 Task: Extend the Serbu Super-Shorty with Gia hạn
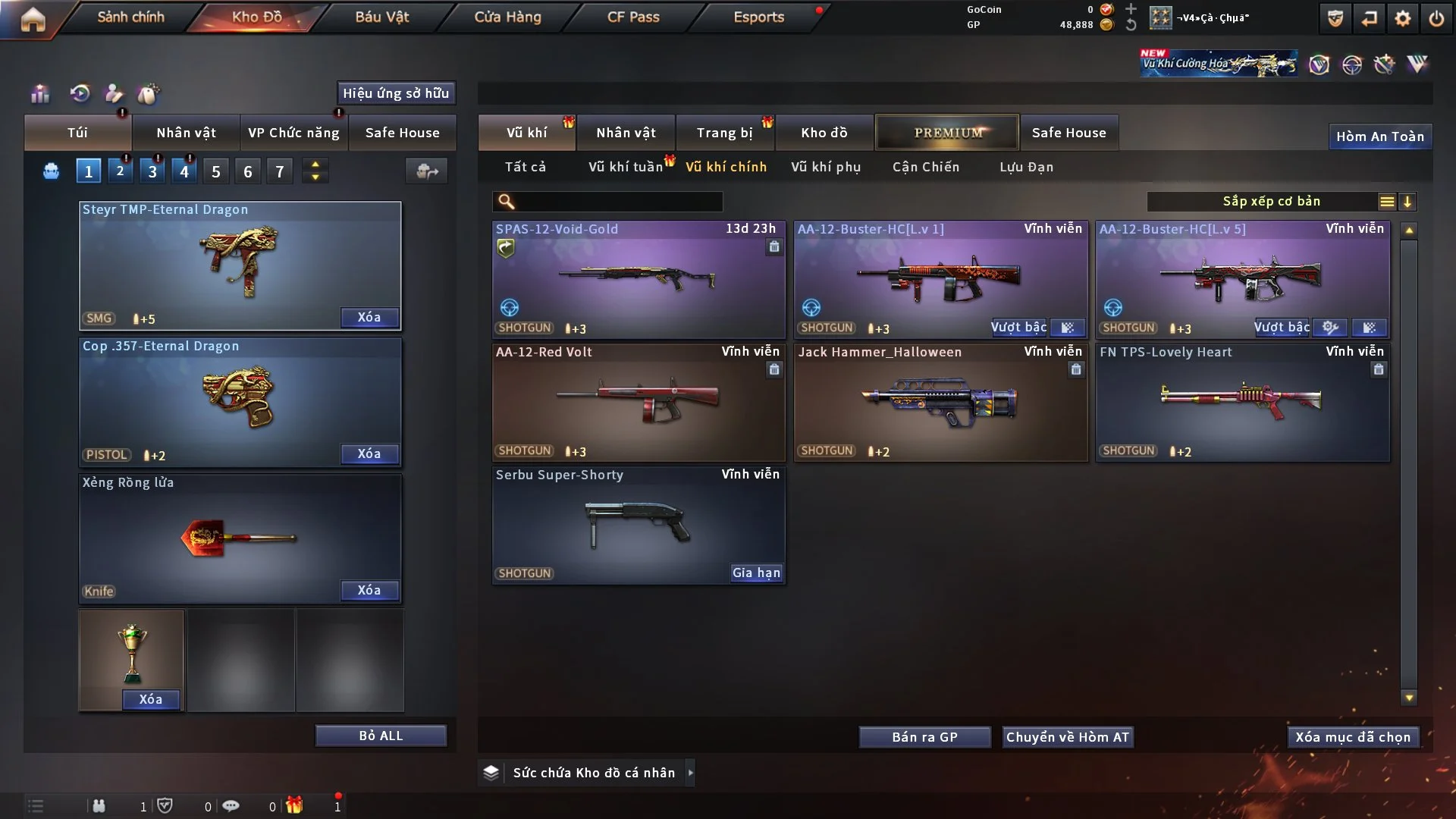click(756, 573)
